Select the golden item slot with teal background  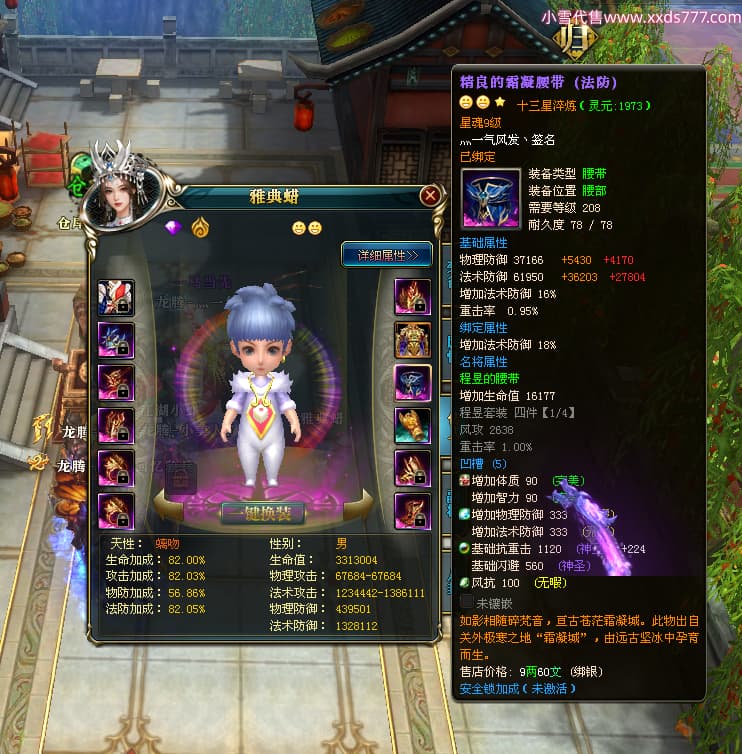412,426
